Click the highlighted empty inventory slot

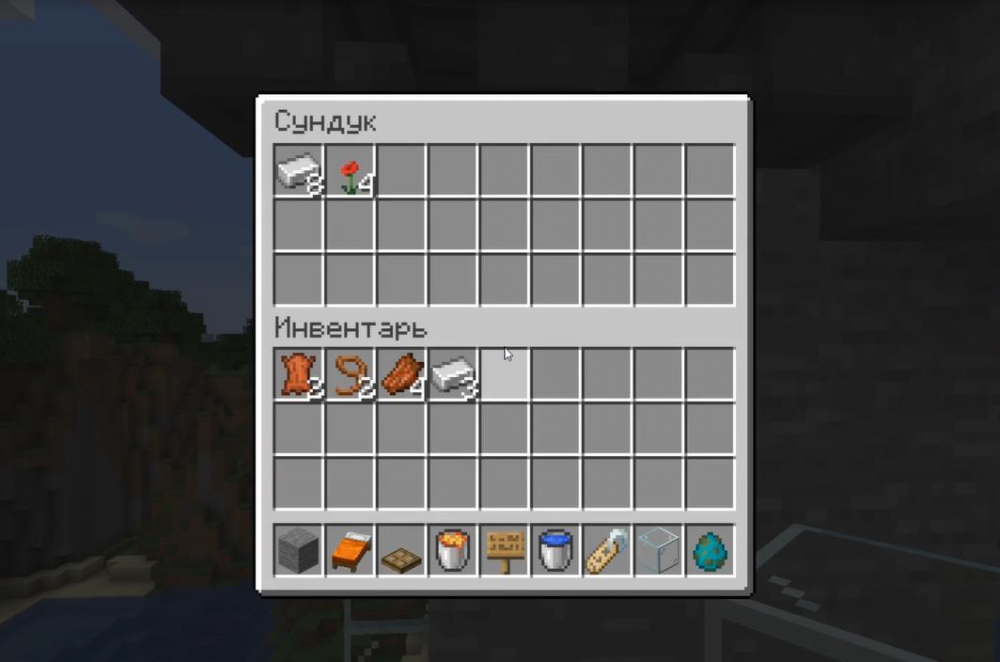point(505,374)
